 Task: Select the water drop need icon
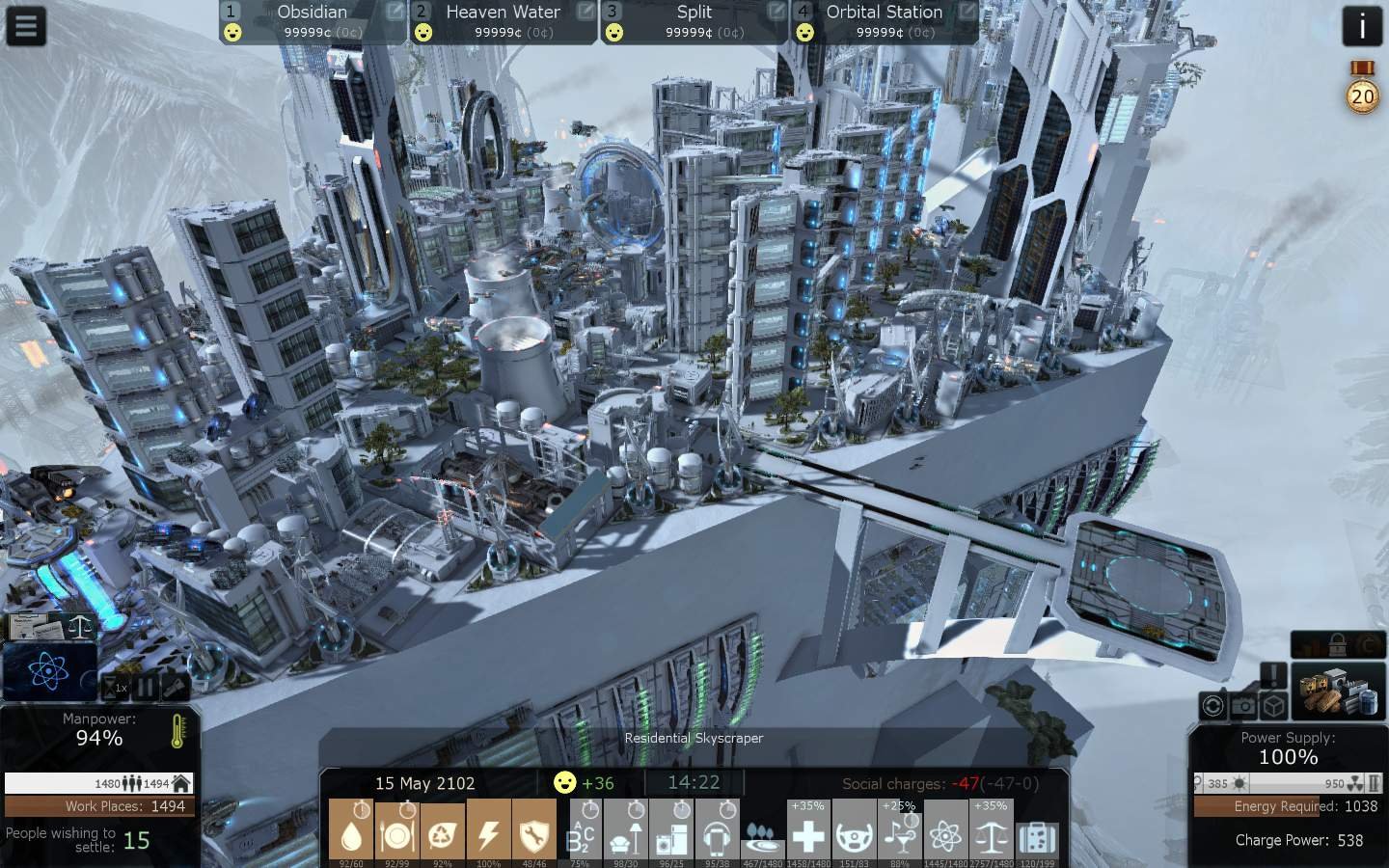point(351,833)
